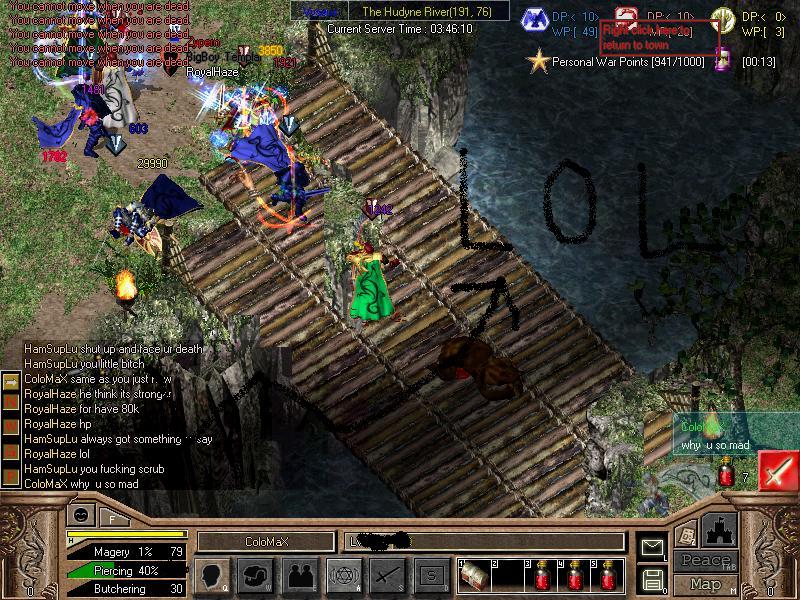Click the S button on the action bar

431,574
